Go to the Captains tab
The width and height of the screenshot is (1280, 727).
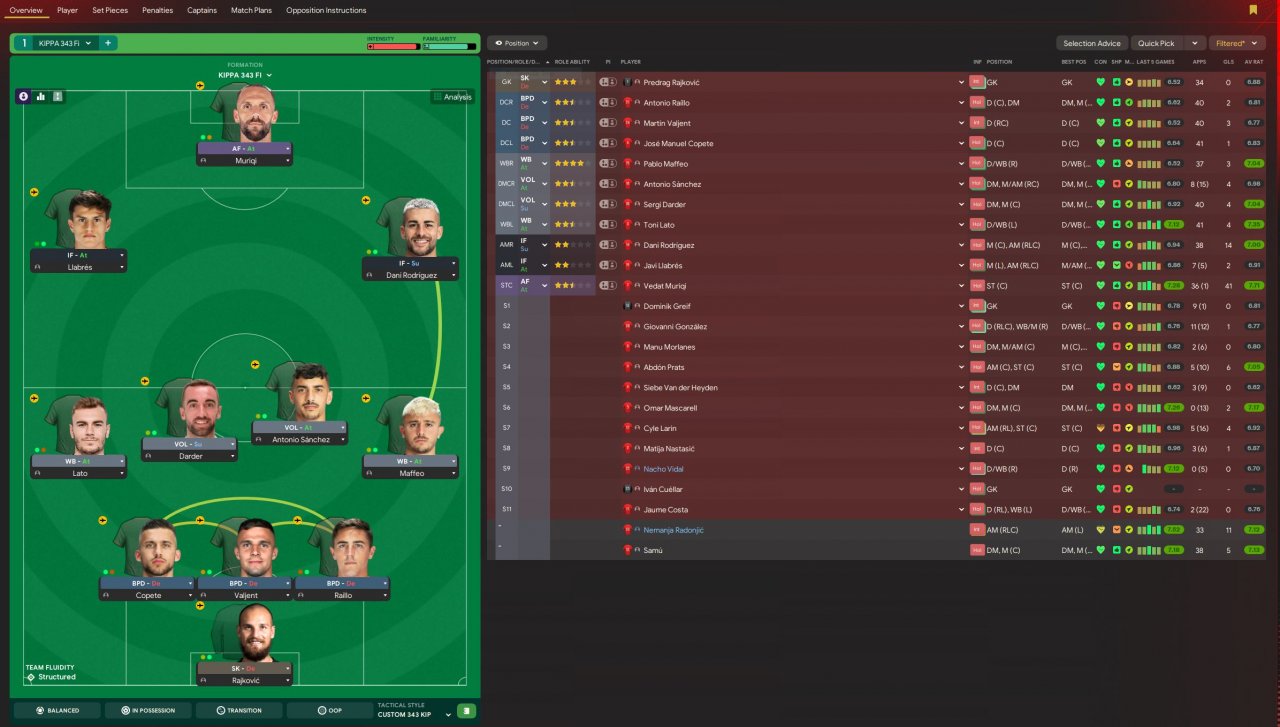tap(202, 10)
